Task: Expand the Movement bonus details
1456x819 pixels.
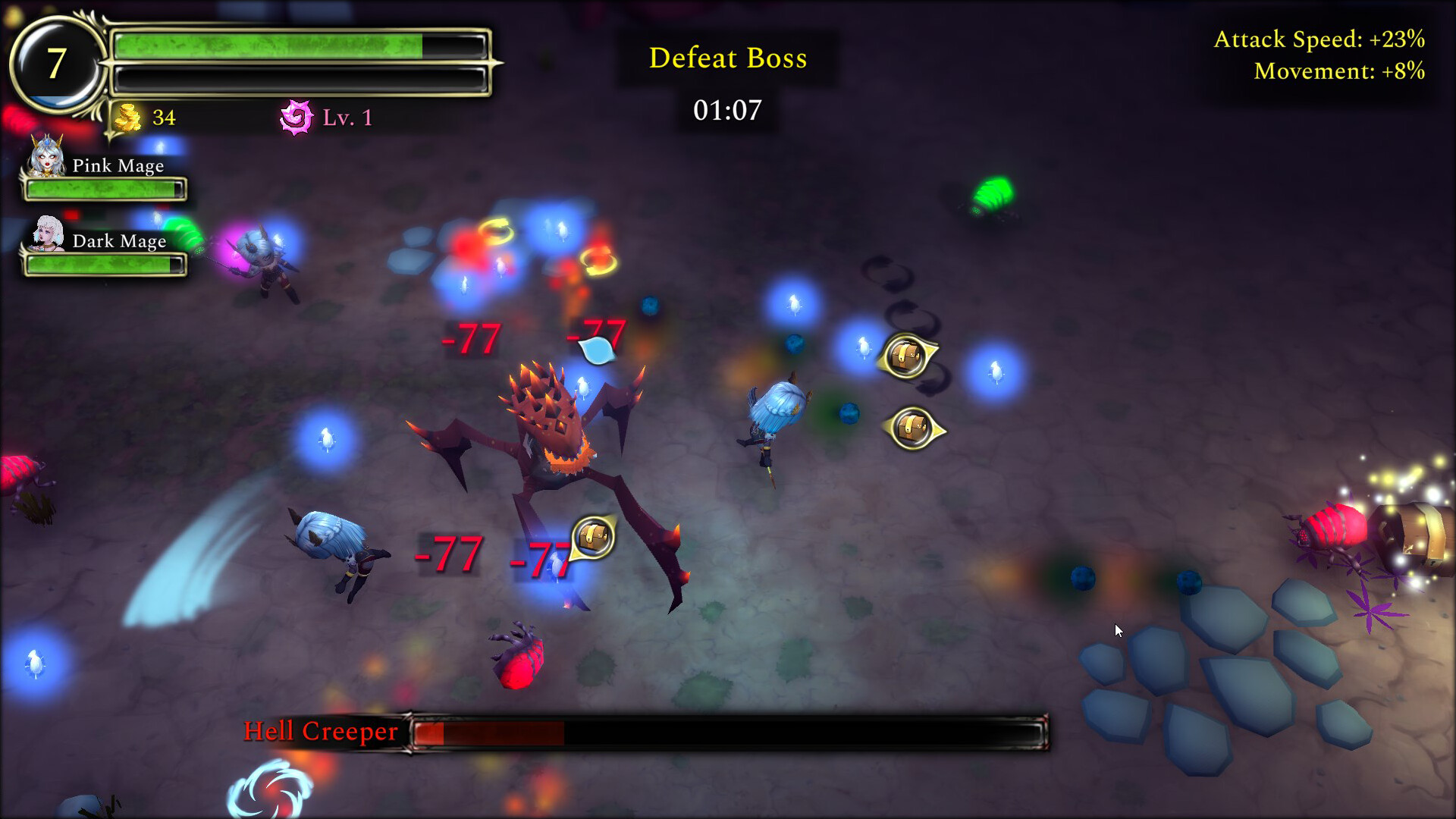Action: (1338, 72)
